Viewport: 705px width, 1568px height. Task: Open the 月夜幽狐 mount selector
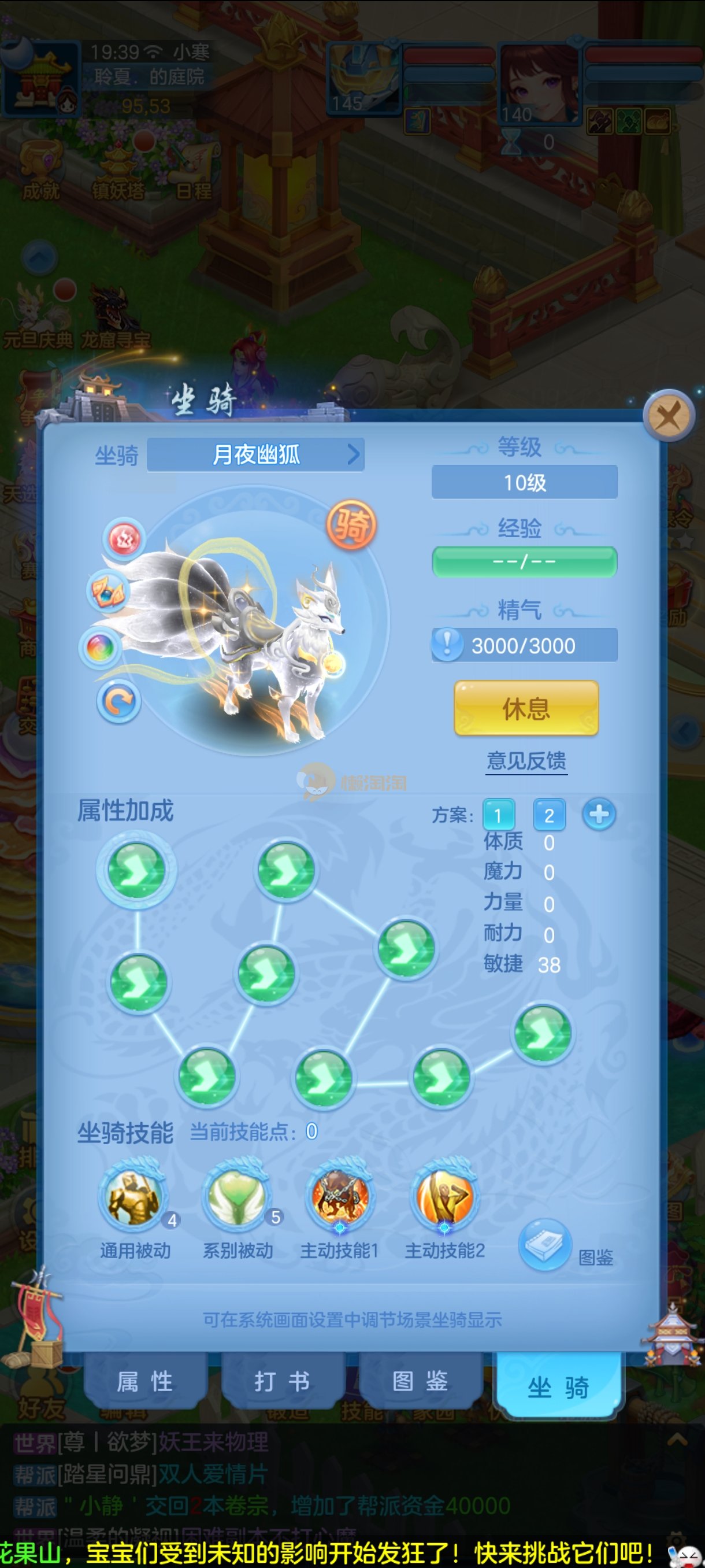click(255, 454)
